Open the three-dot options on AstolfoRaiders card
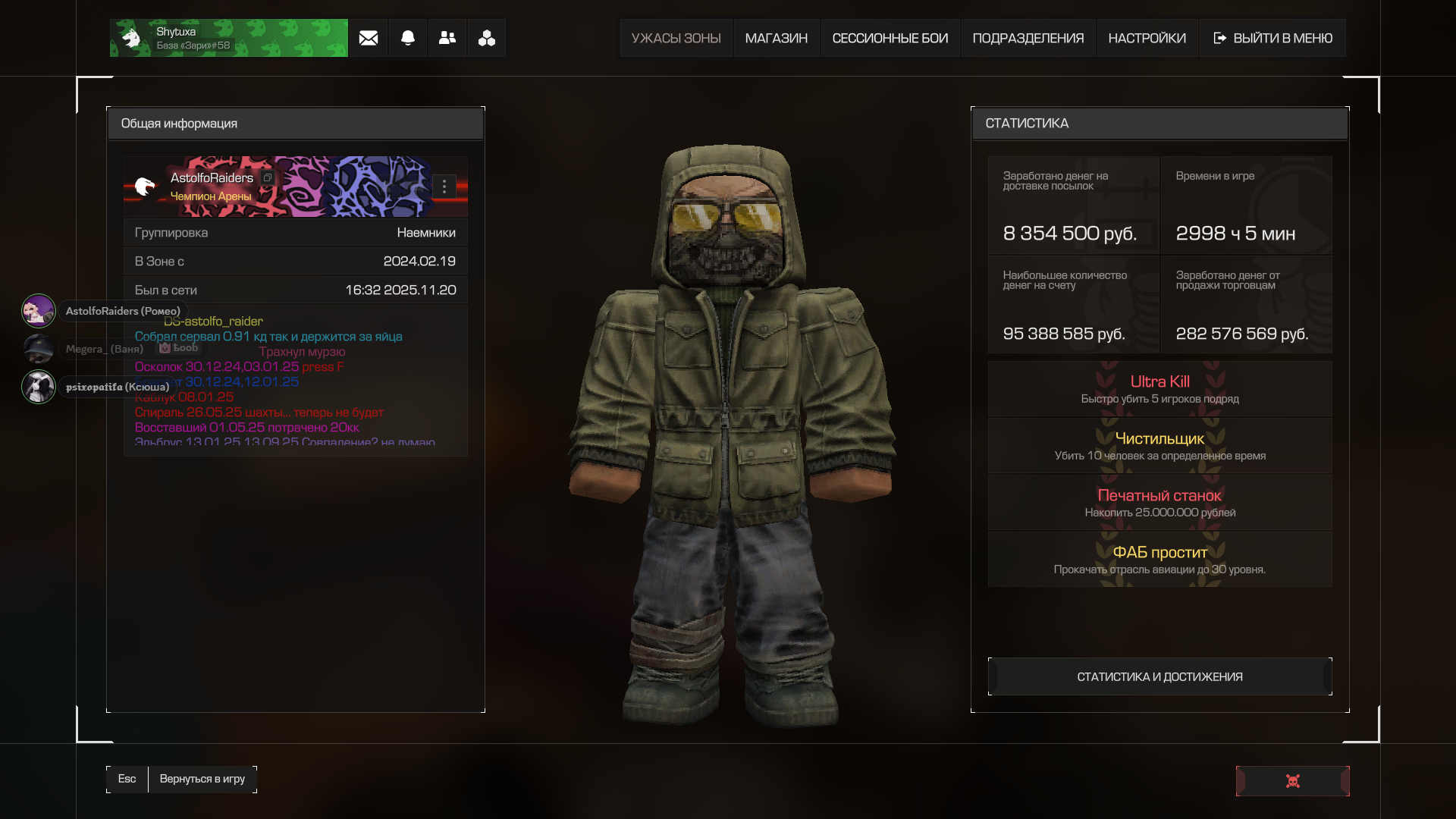 click(x=444, y=187)
